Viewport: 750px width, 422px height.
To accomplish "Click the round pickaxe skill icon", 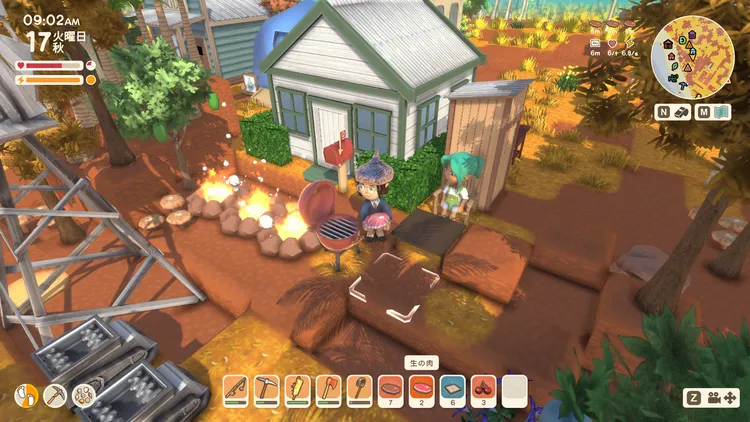I will (55, 396).
